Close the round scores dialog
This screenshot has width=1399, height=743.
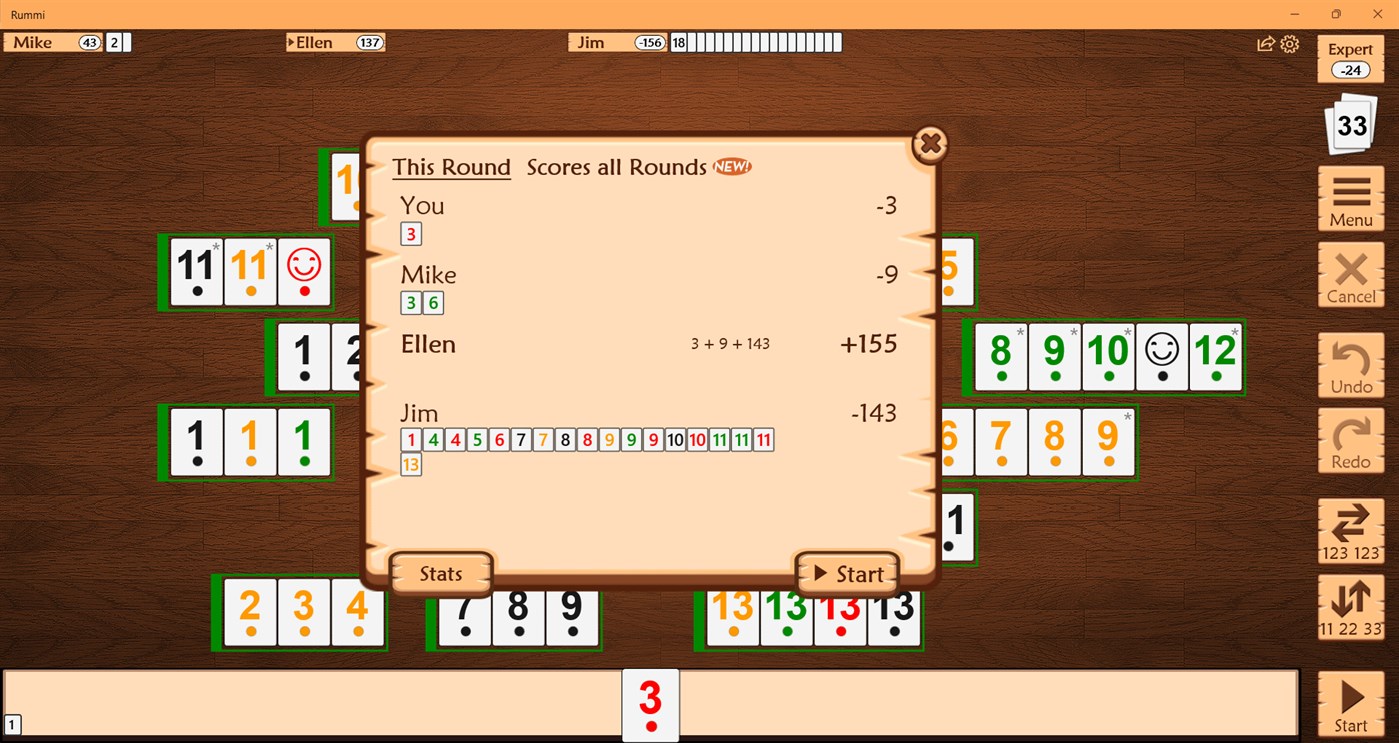[x=930, y=143]
